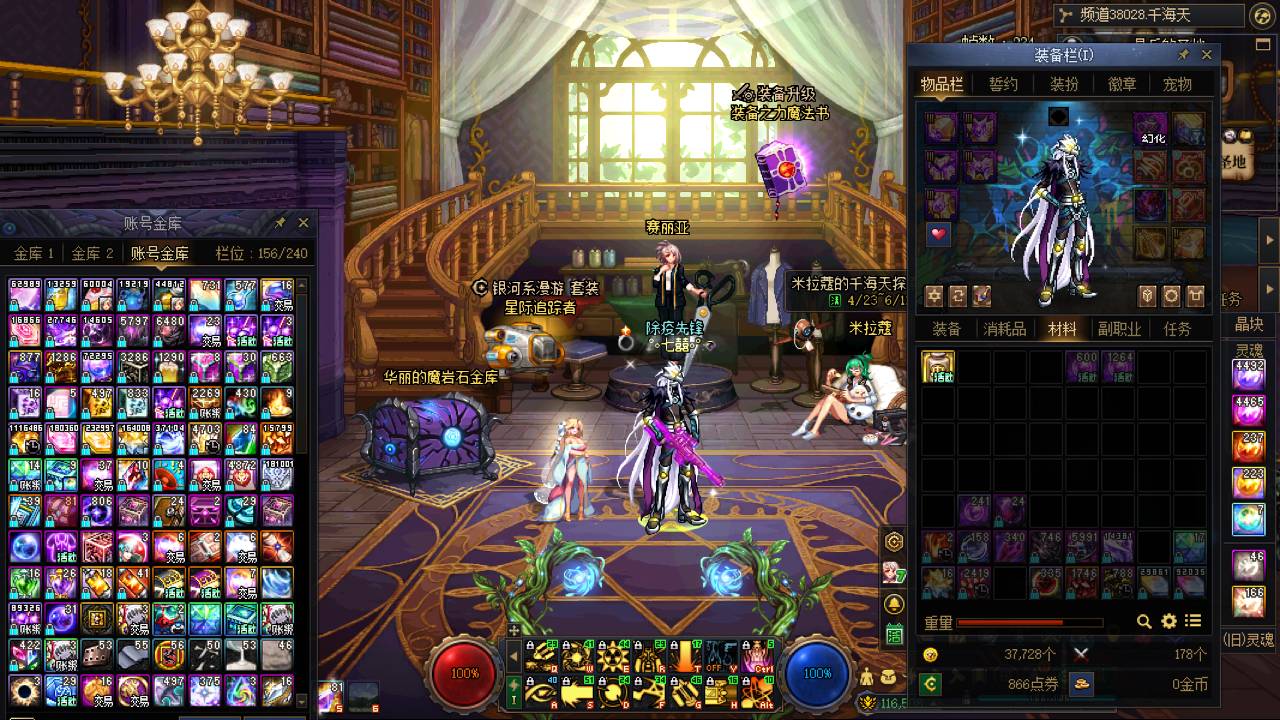This screenshot has height=720, width=1280.
Task: Close the 账号金库 account vault window
Action: click(x=303, y=223)
